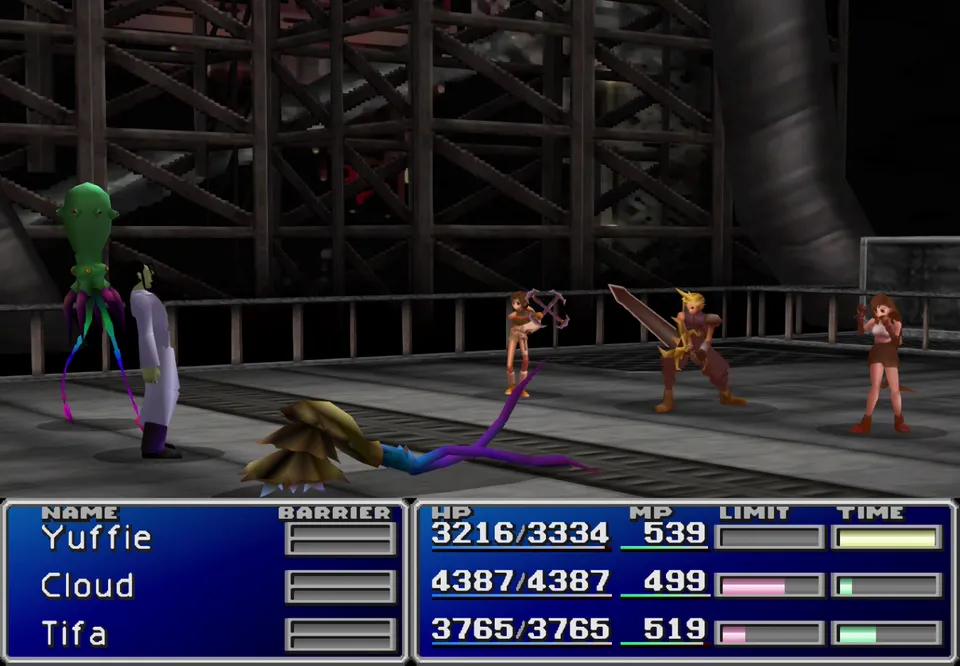
Task: Choose Cloud's name row
Action: click(87, 586)
